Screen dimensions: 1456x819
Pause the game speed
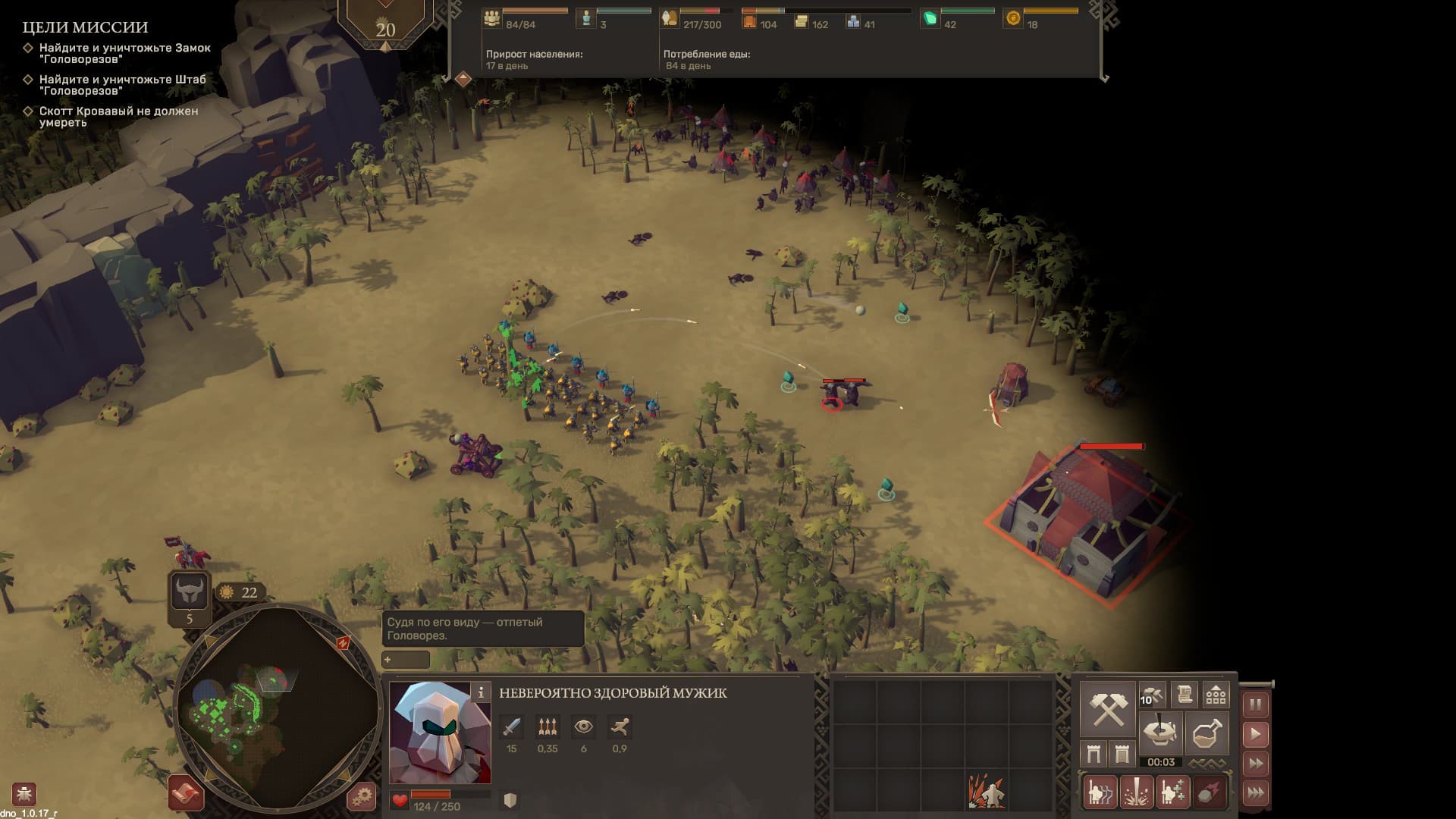pos(1256,704)
